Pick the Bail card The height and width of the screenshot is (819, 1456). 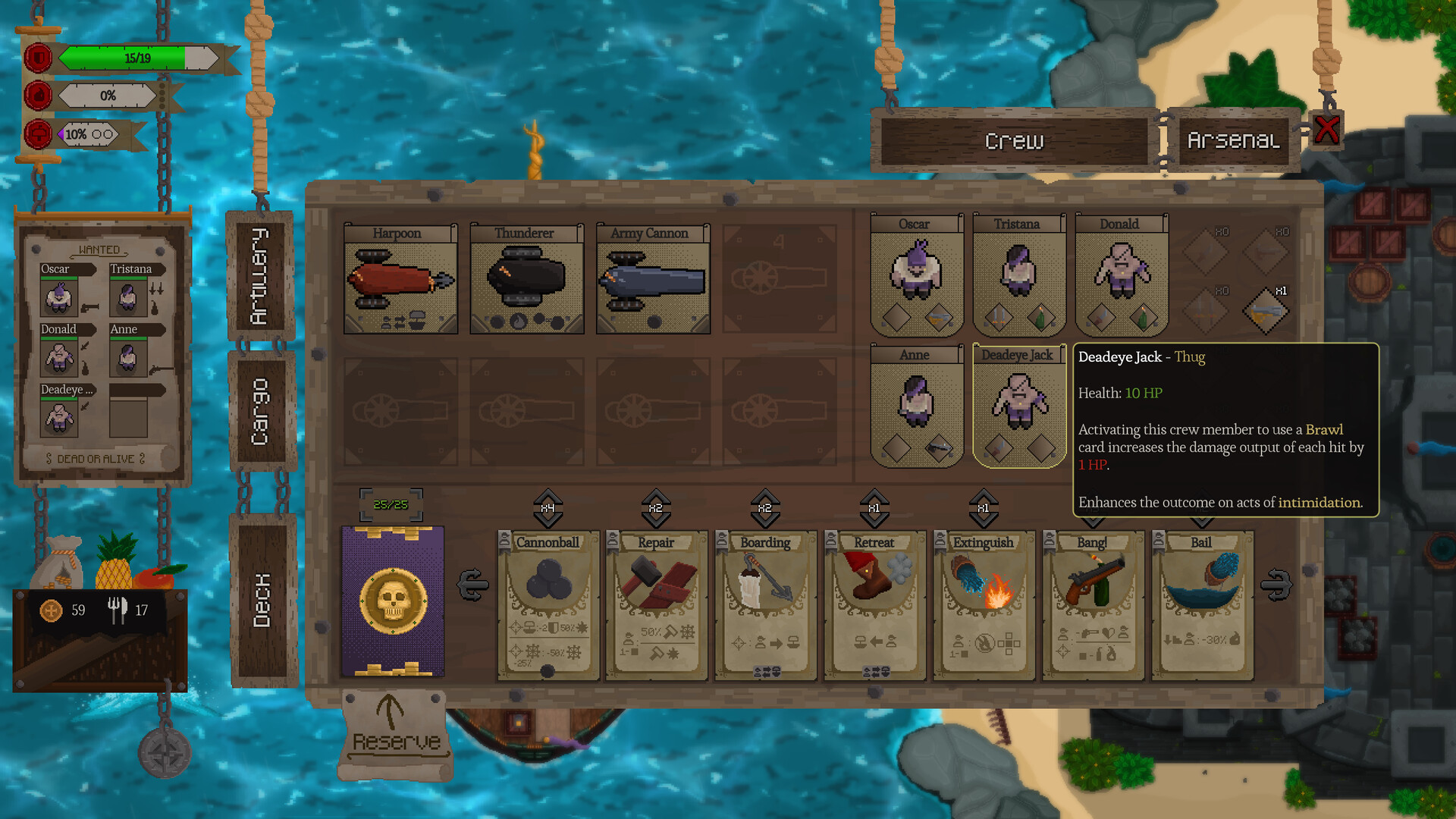click(x=1202, y=603)
